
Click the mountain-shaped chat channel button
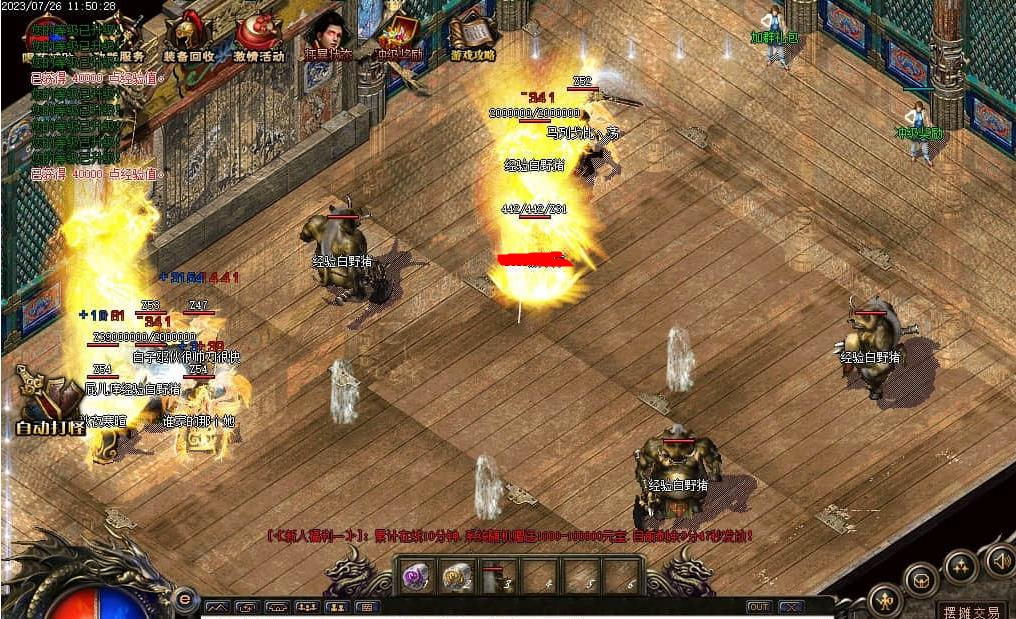217,607
